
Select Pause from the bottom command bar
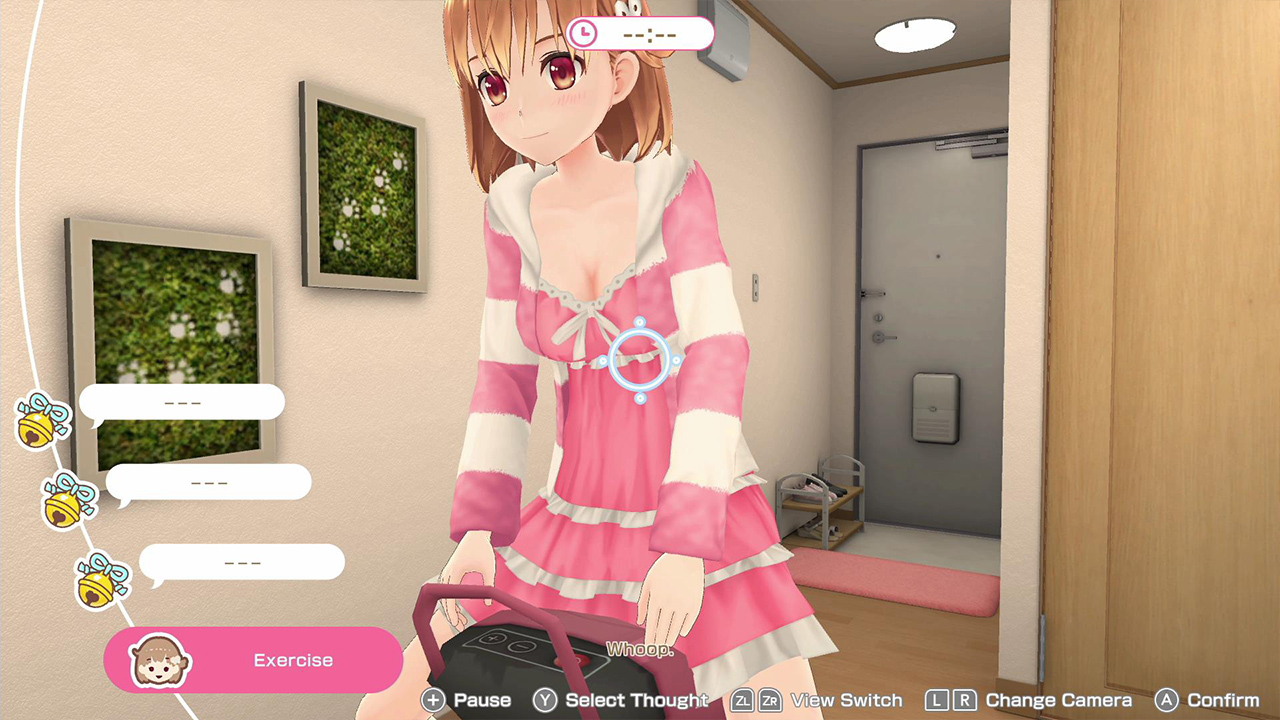[481, 700]
